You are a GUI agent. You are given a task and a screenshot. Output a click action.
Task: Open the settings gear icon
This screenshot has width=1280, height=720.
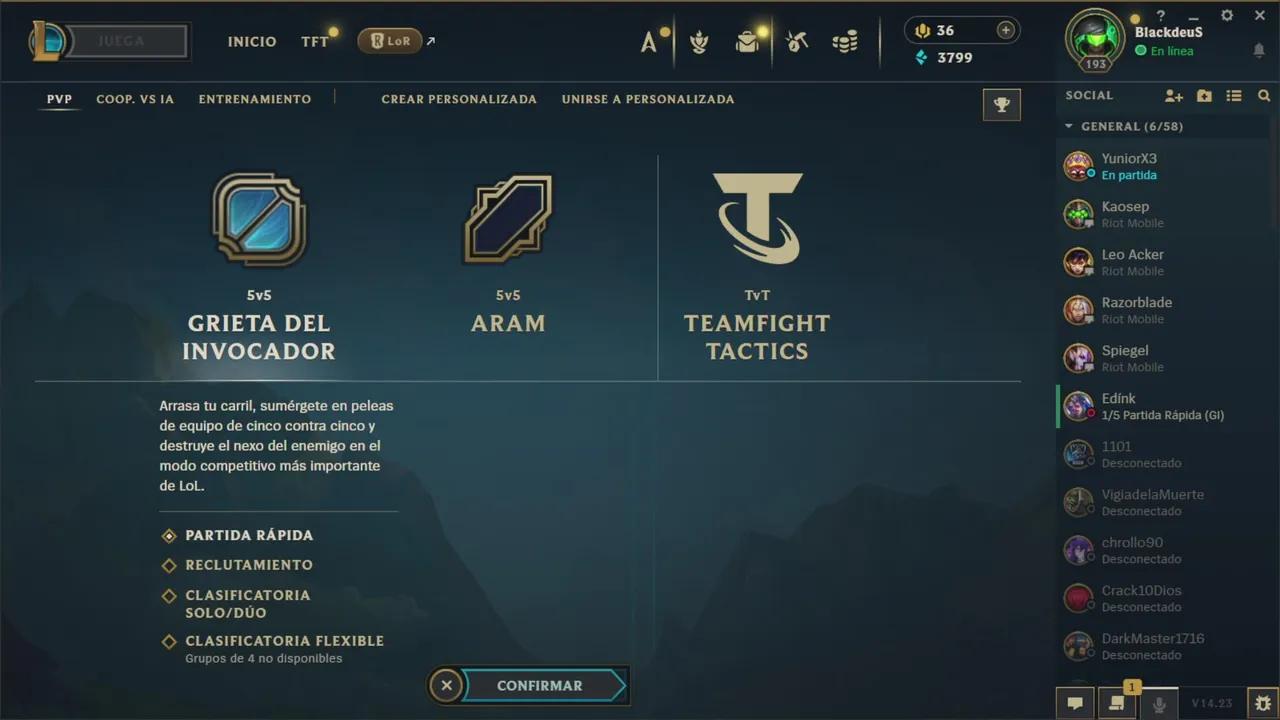pyautogui.click(x=1226, y=15)
